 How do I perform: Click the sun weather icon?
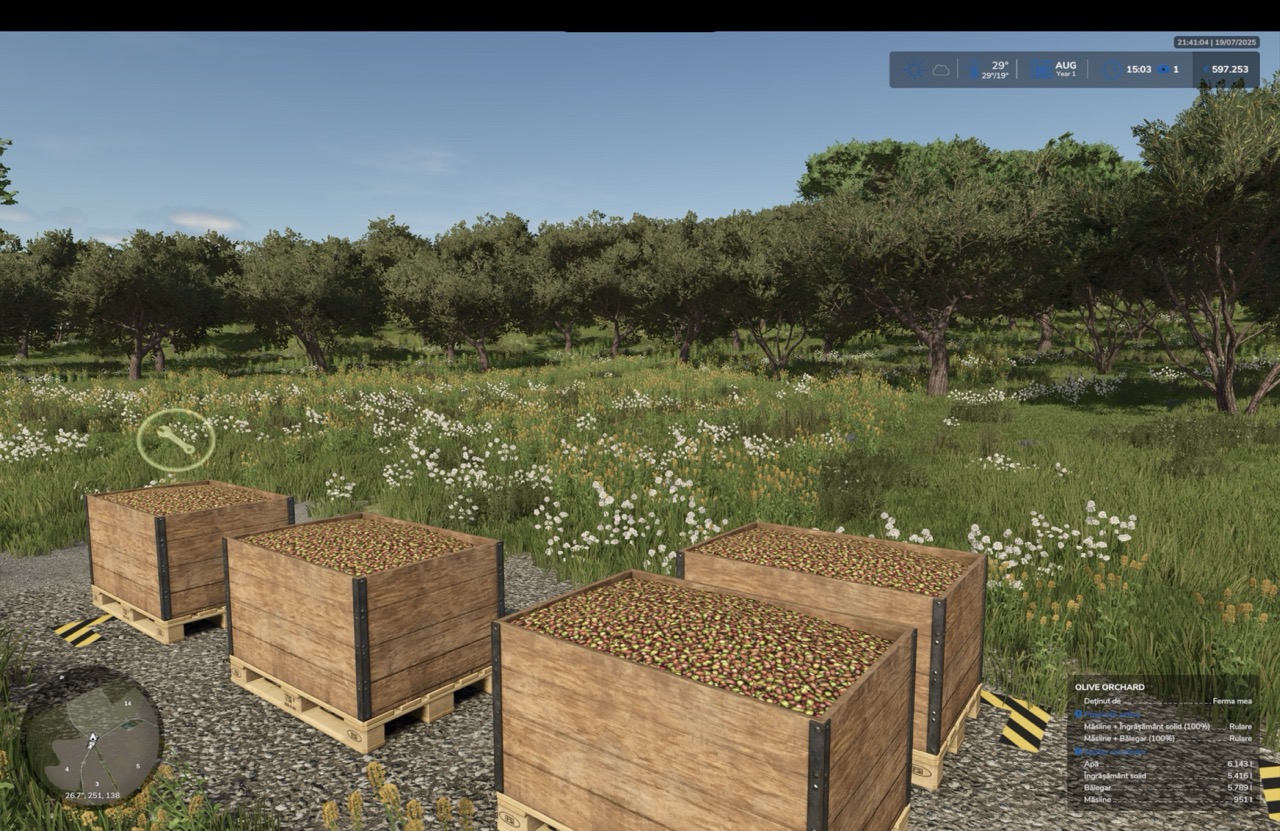(x=914, y=70)
